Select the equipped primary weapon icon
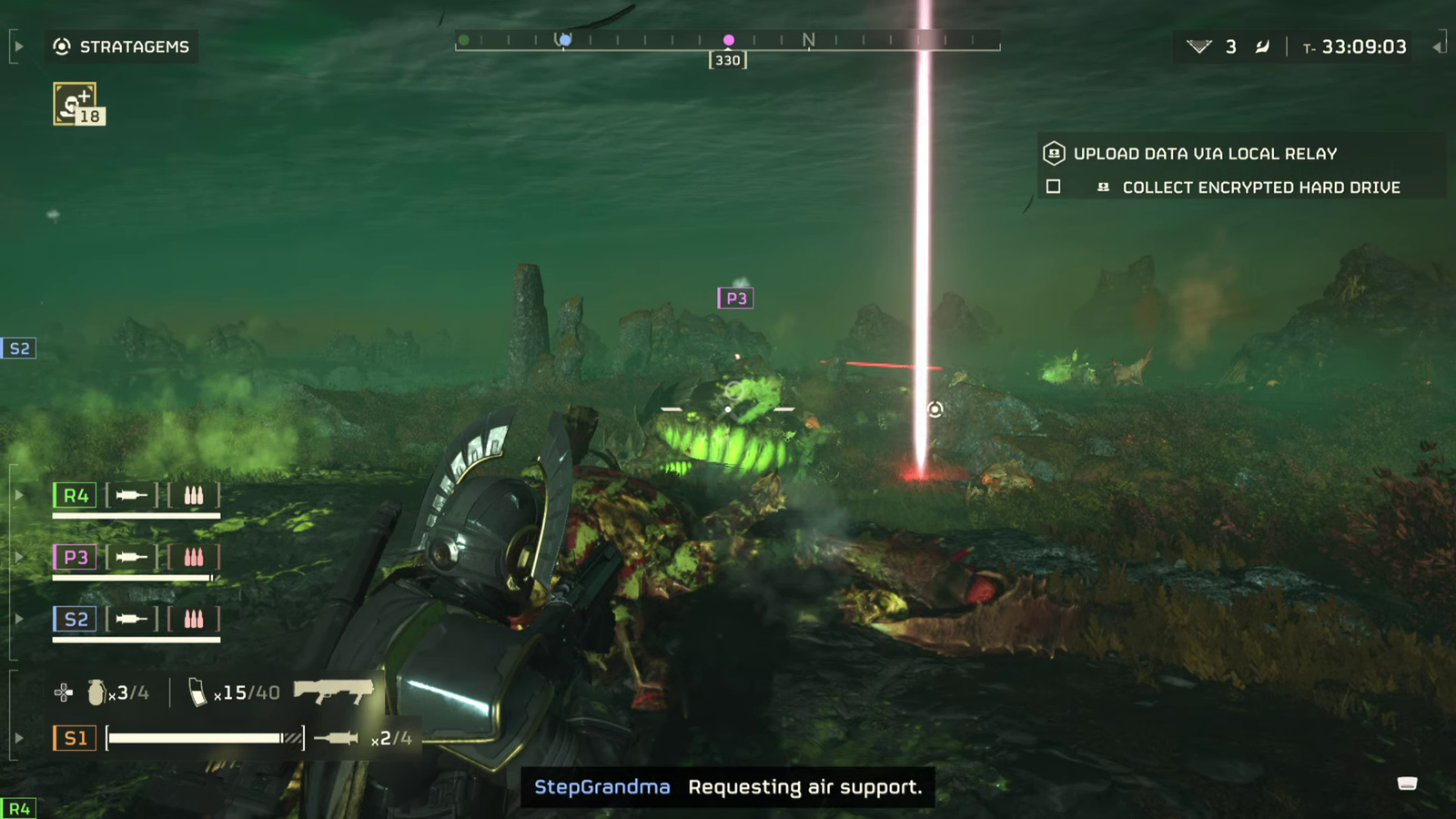This screenshot has width=1456, height=819. click(333, 692)
